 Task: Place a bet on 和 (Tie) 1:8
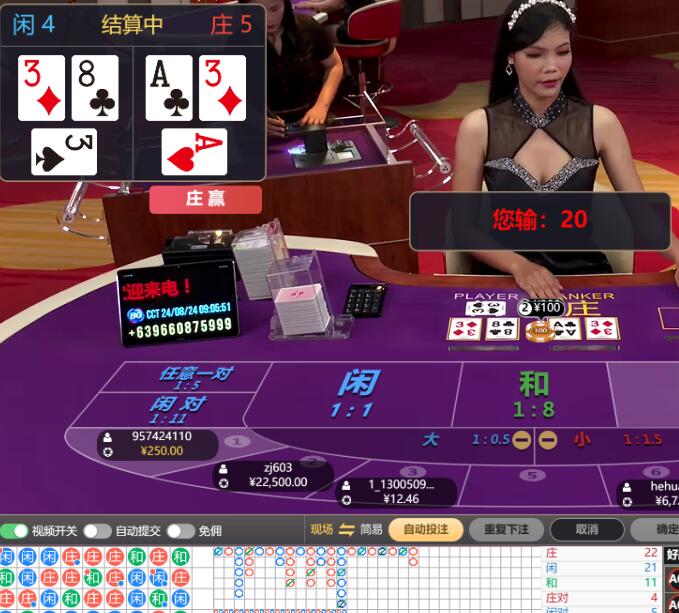533,393
